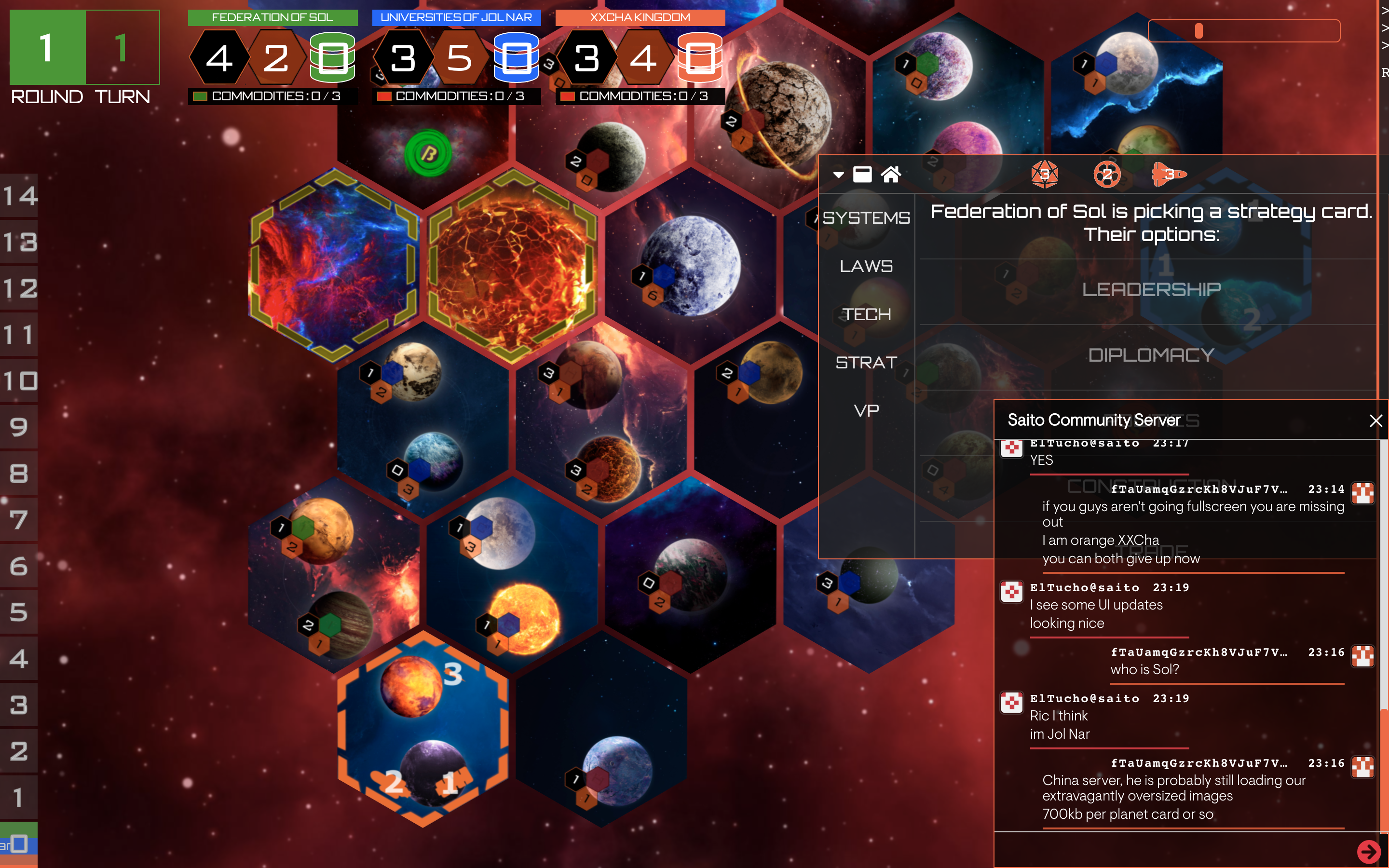1389x868 pixels.
Task: Open the SYSTEMS menu entry
Action: pyautogui.click(x=866, y=217)
